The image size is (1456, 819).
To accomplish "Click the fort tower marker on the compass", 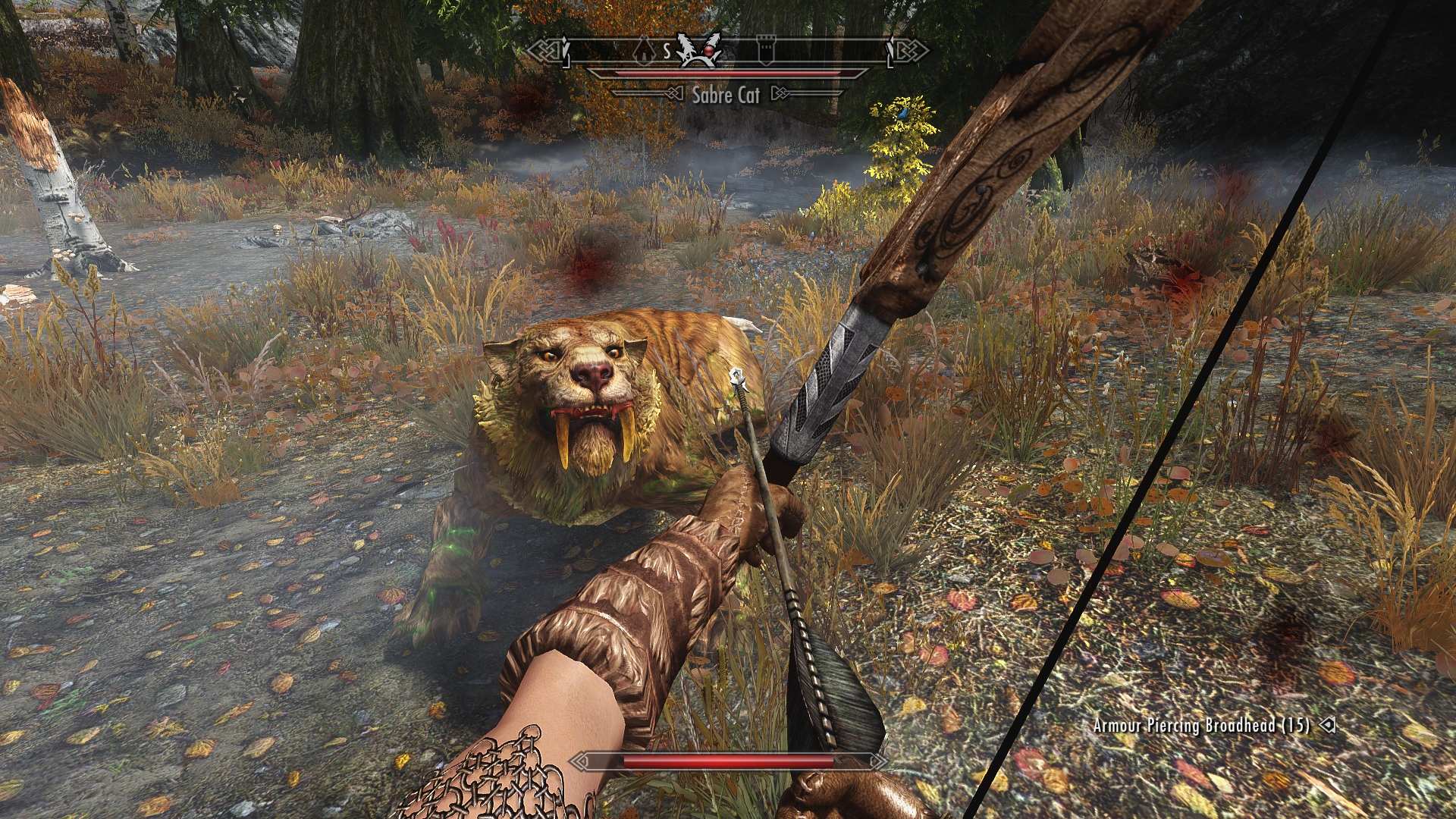I will coord(766,51).
